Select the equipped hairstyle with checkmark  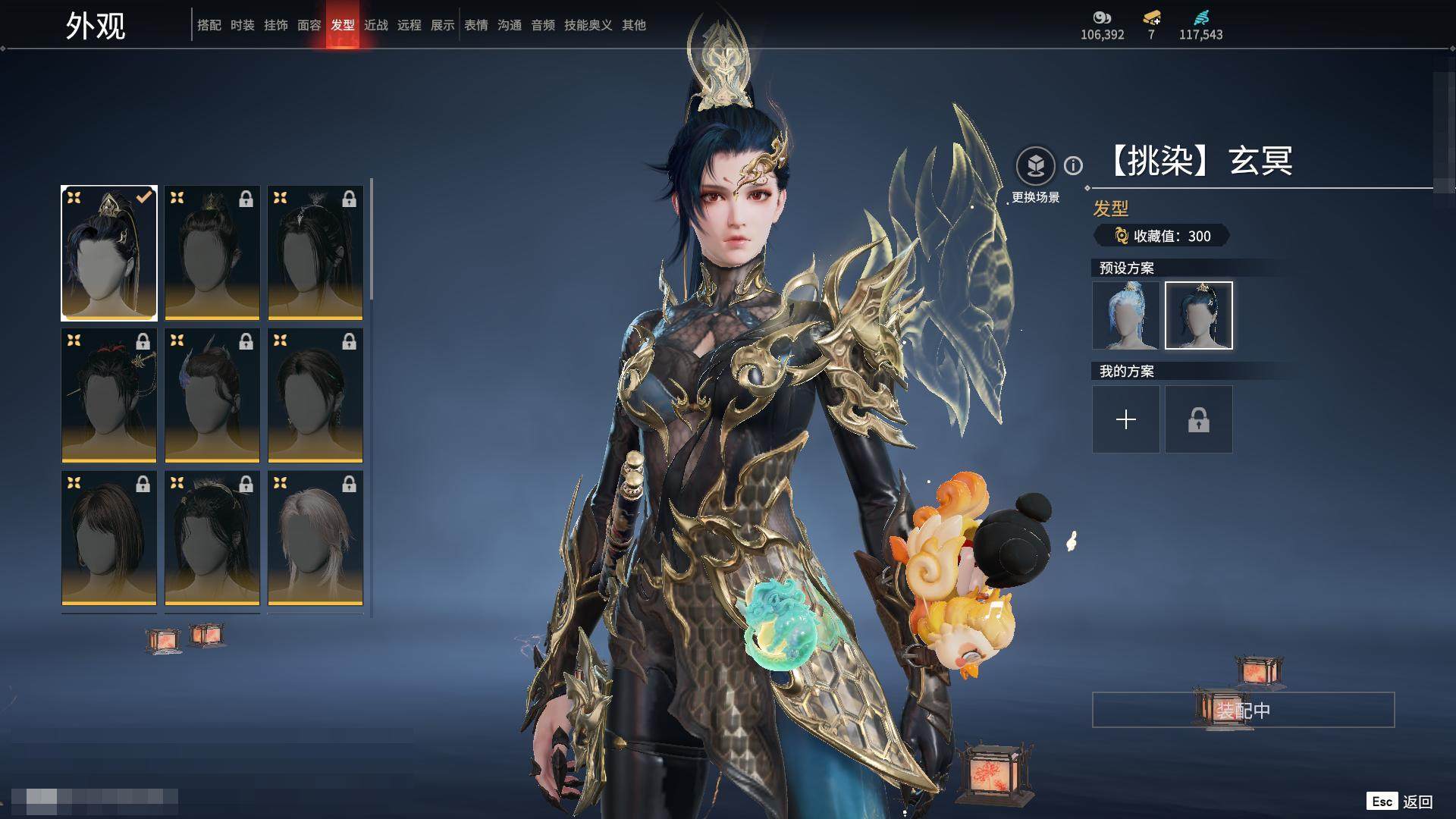(x=109, y=253)
